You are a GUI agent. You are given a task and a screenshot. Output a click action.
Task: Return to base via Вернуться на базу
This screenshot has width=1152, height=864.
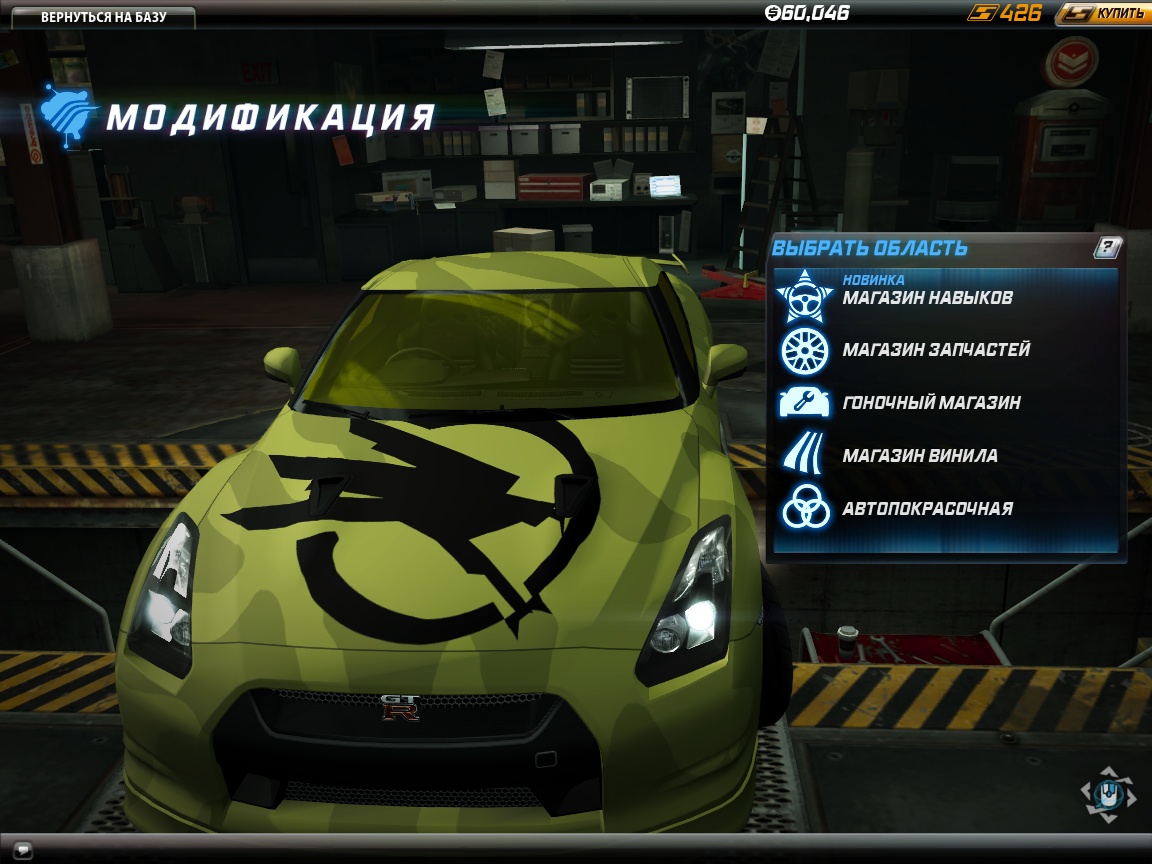[103, 17]
